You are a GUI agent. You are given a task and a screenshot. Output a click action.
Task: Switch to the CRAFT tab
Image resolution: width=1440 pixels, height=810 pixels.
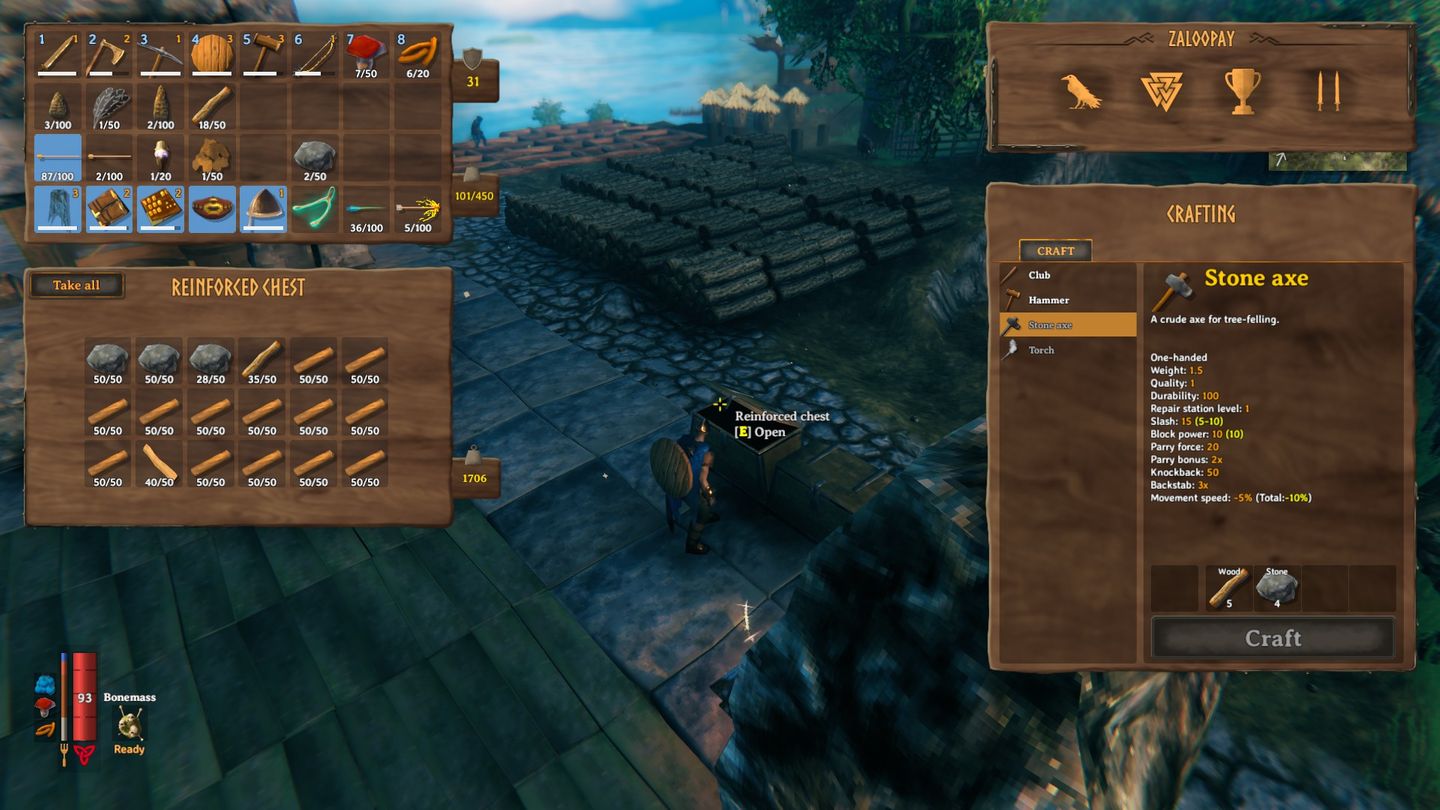1055,250
